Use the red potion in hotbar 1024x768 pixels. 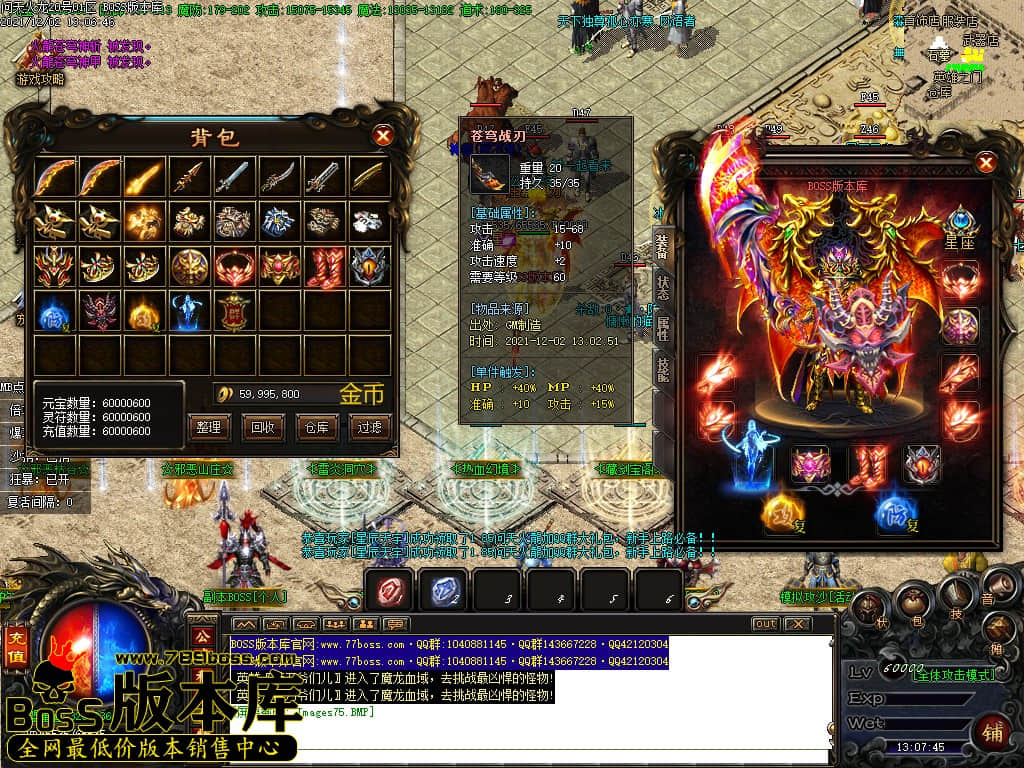pyautogui.click(x=388, y=591)
